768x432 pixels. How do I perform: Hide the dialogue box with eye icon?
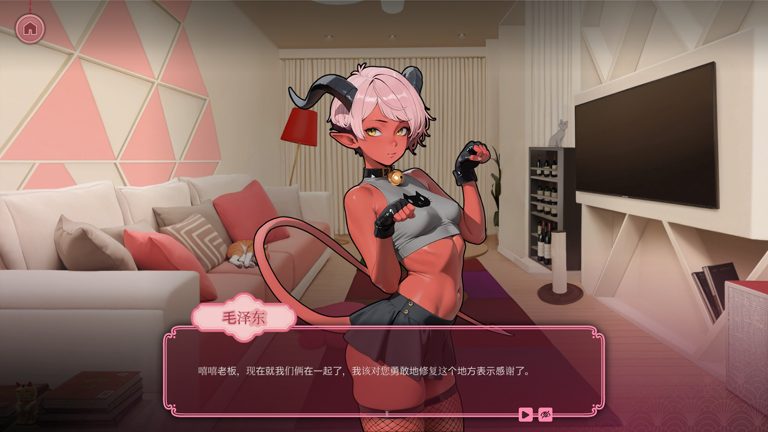[546, 413]
